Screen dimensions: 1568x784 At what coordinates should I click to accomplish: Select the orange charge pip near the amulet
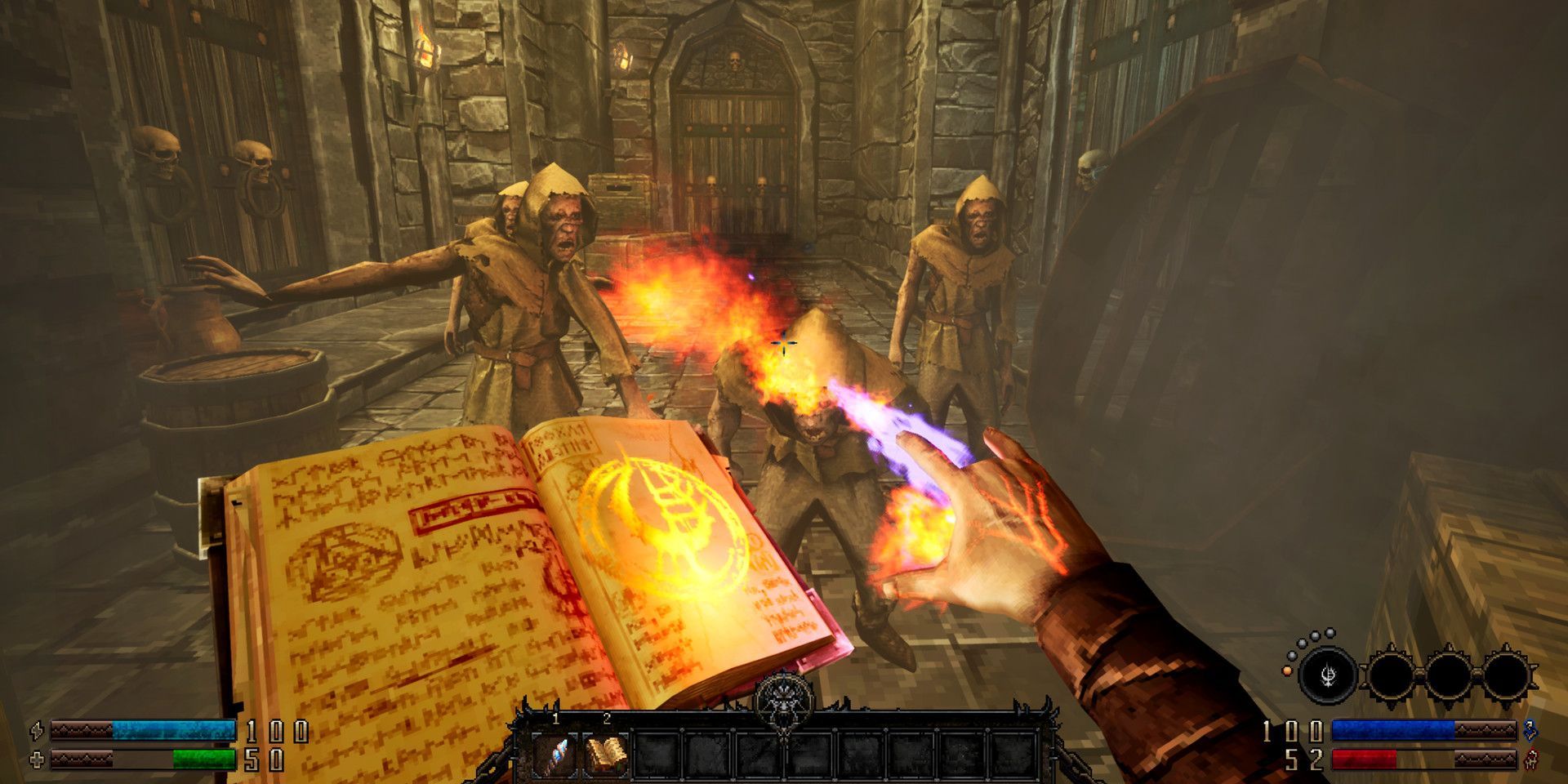pyautogui.click(x=1287, y=671)
